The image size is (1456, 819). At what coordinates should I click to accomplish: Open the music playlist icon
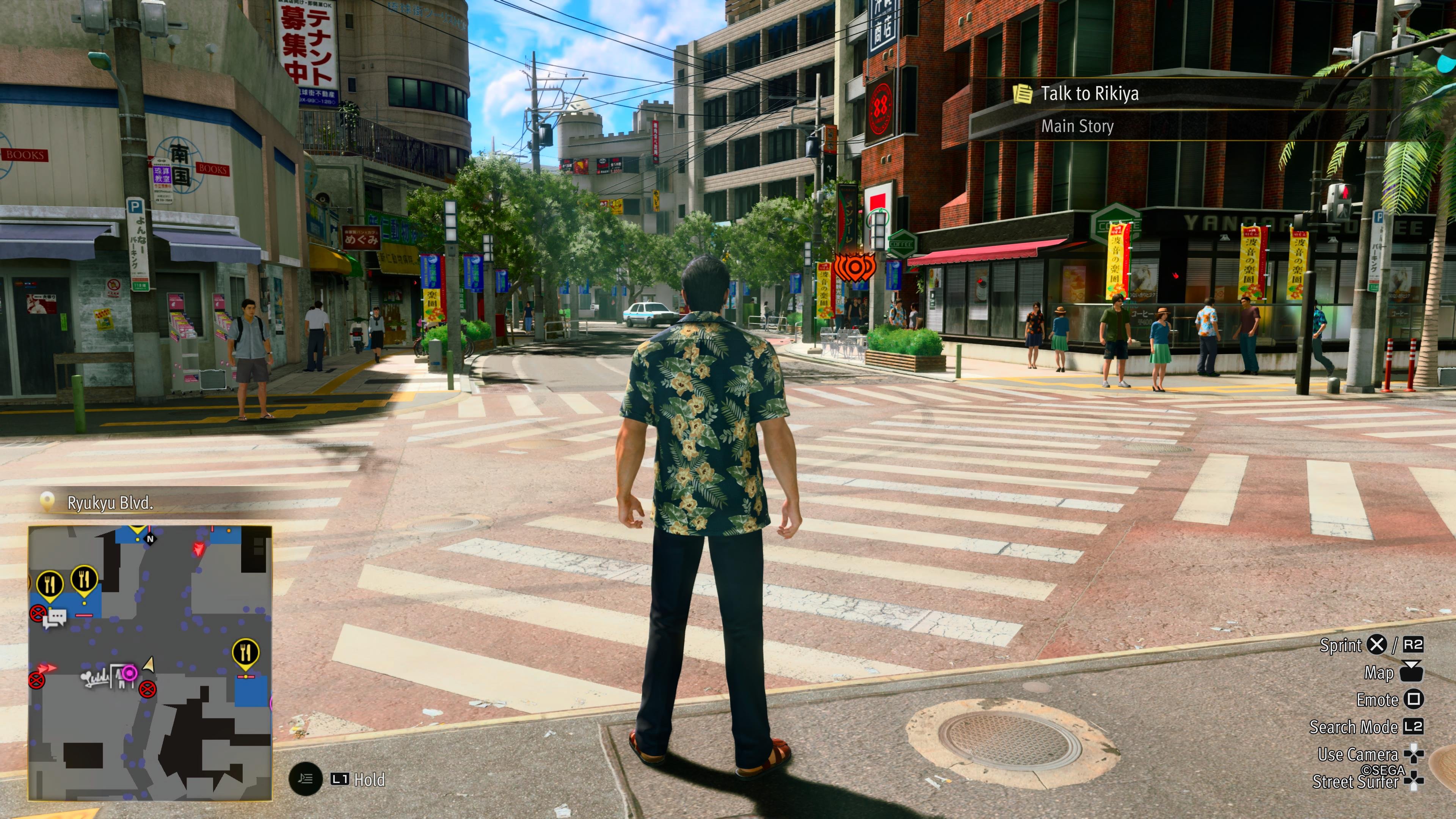coord(305,779)
